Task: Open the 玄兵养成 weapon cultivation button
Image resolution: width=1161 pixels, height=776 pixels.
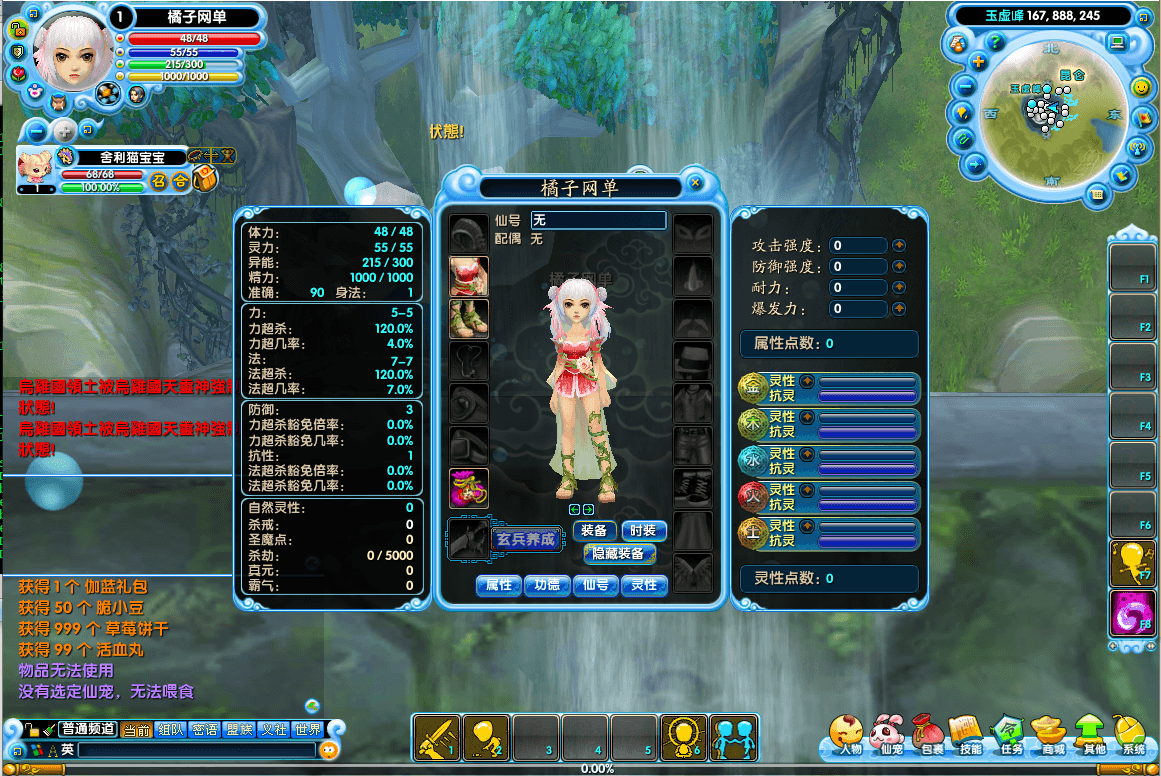Action: pos(525,540)
